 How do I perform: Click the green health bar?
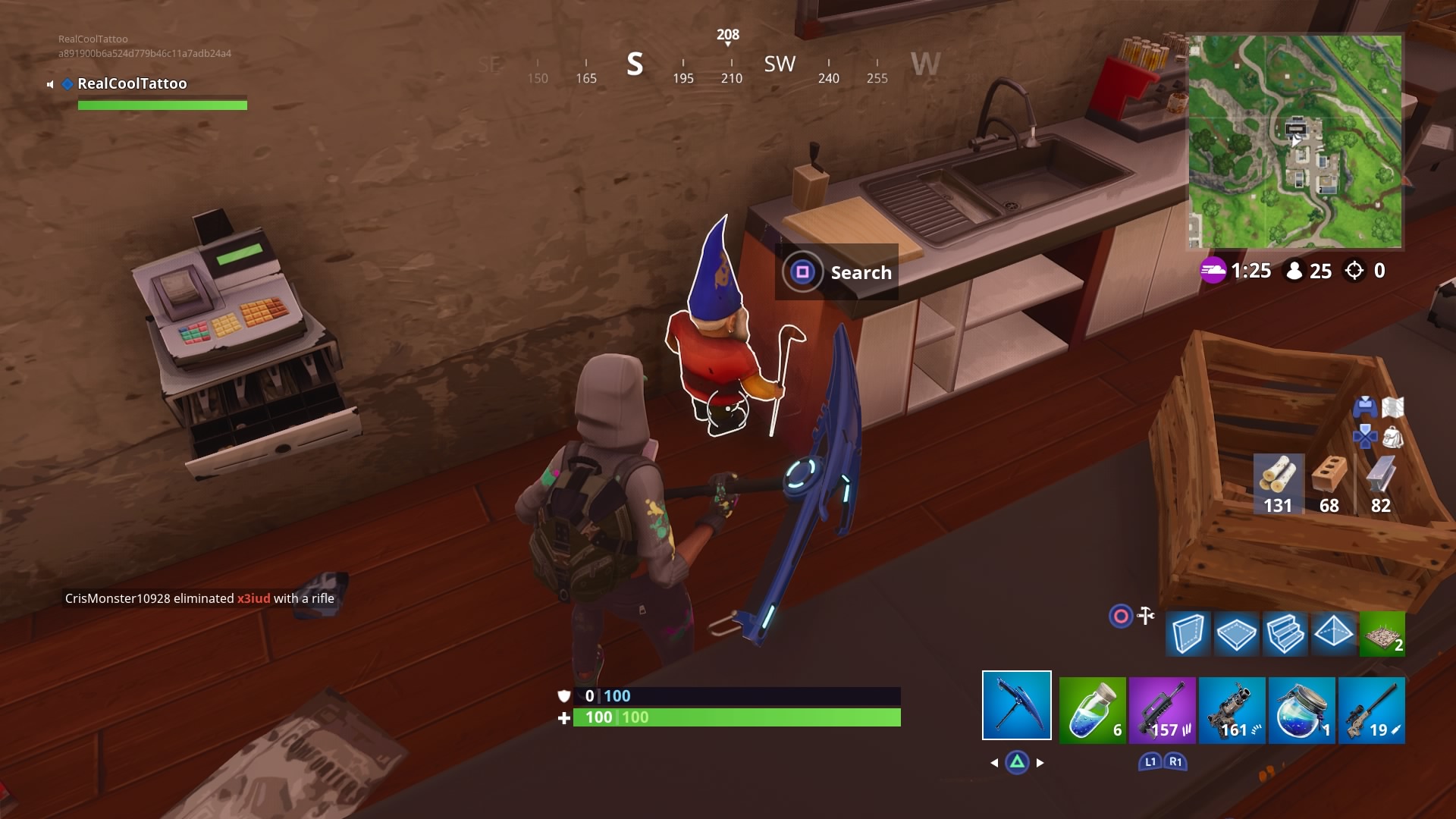[x=736, y=717]
